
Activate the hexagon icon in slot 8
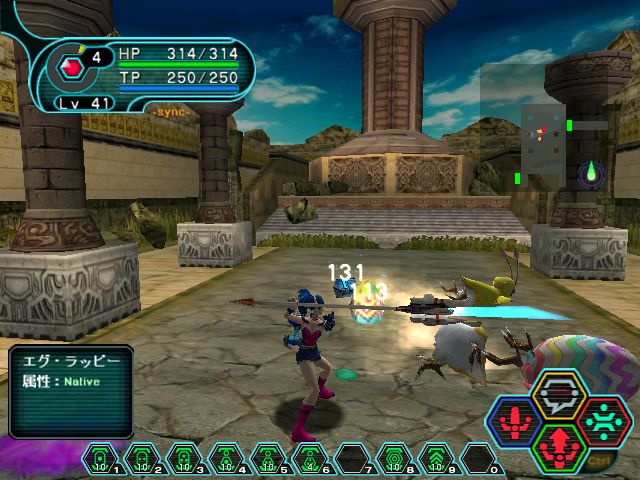(x=396, y=459)
